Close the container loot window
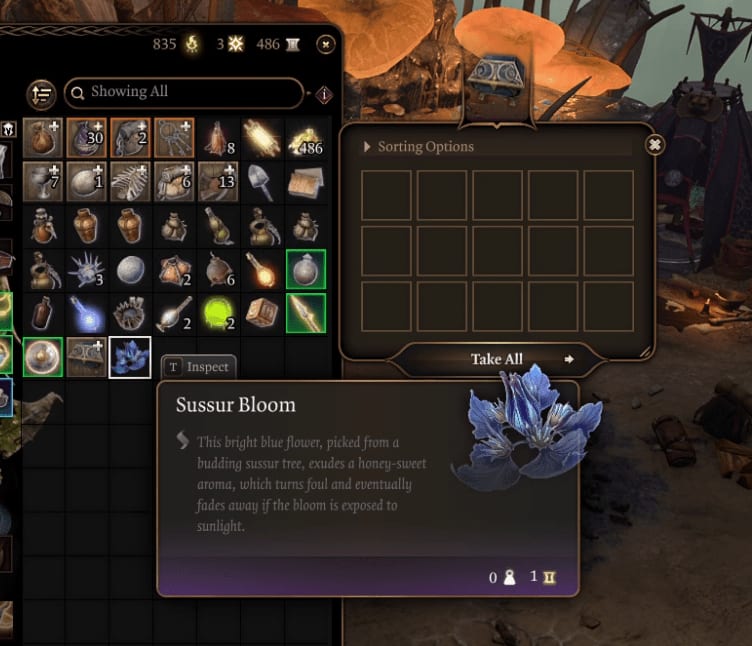Image resolution: width=752 pixels, height=646 pixels. coord(654,145)
